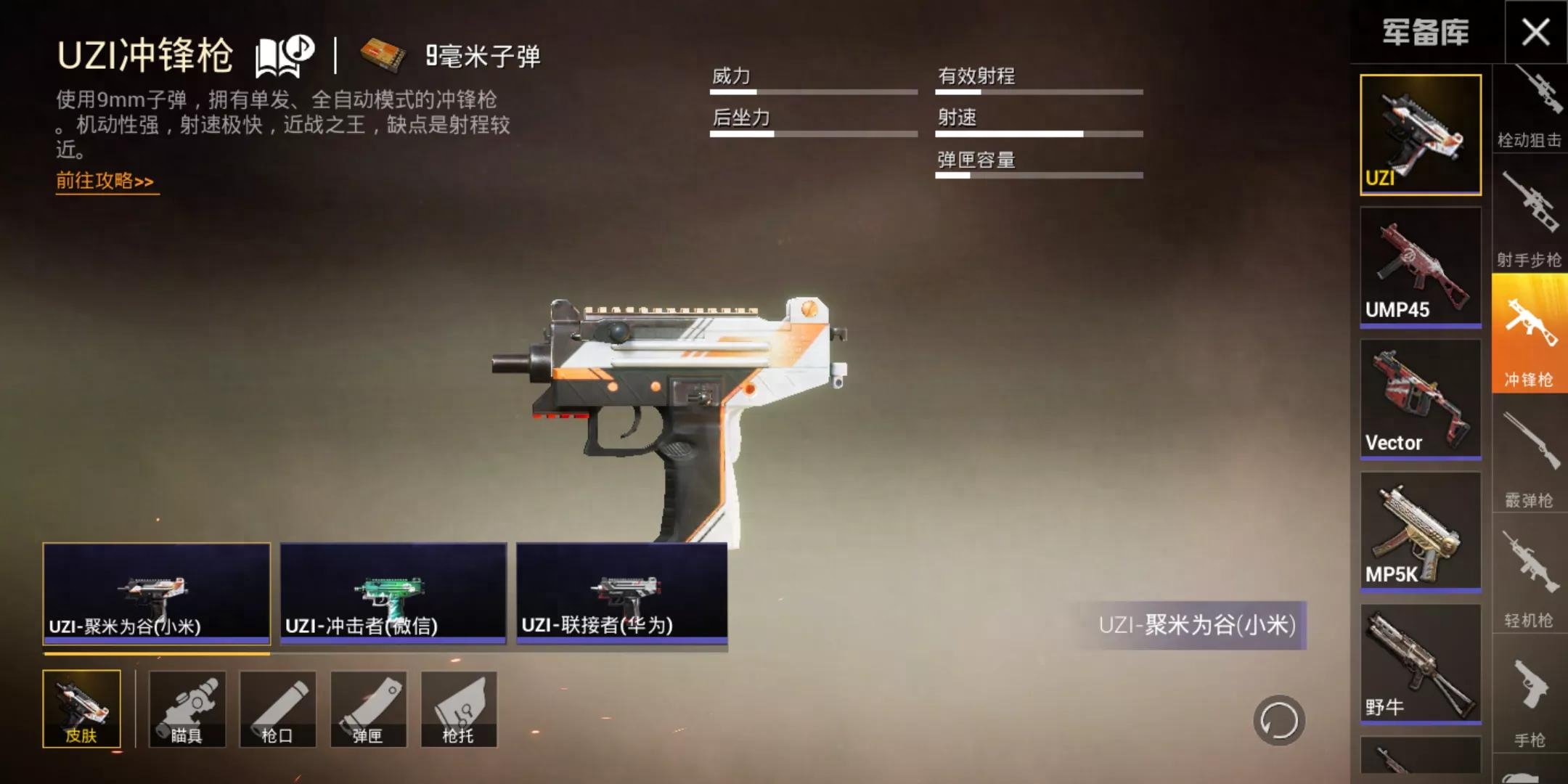Click the circular rotate-reset button

click(1278, 721)
